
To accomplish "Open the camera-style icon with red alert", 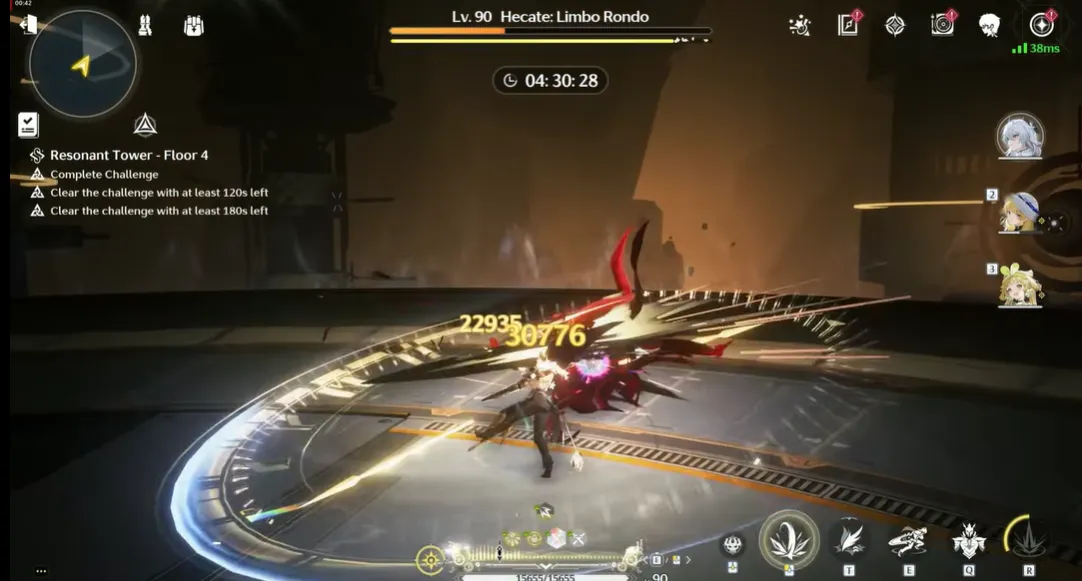I will click(x=942, y=25).
